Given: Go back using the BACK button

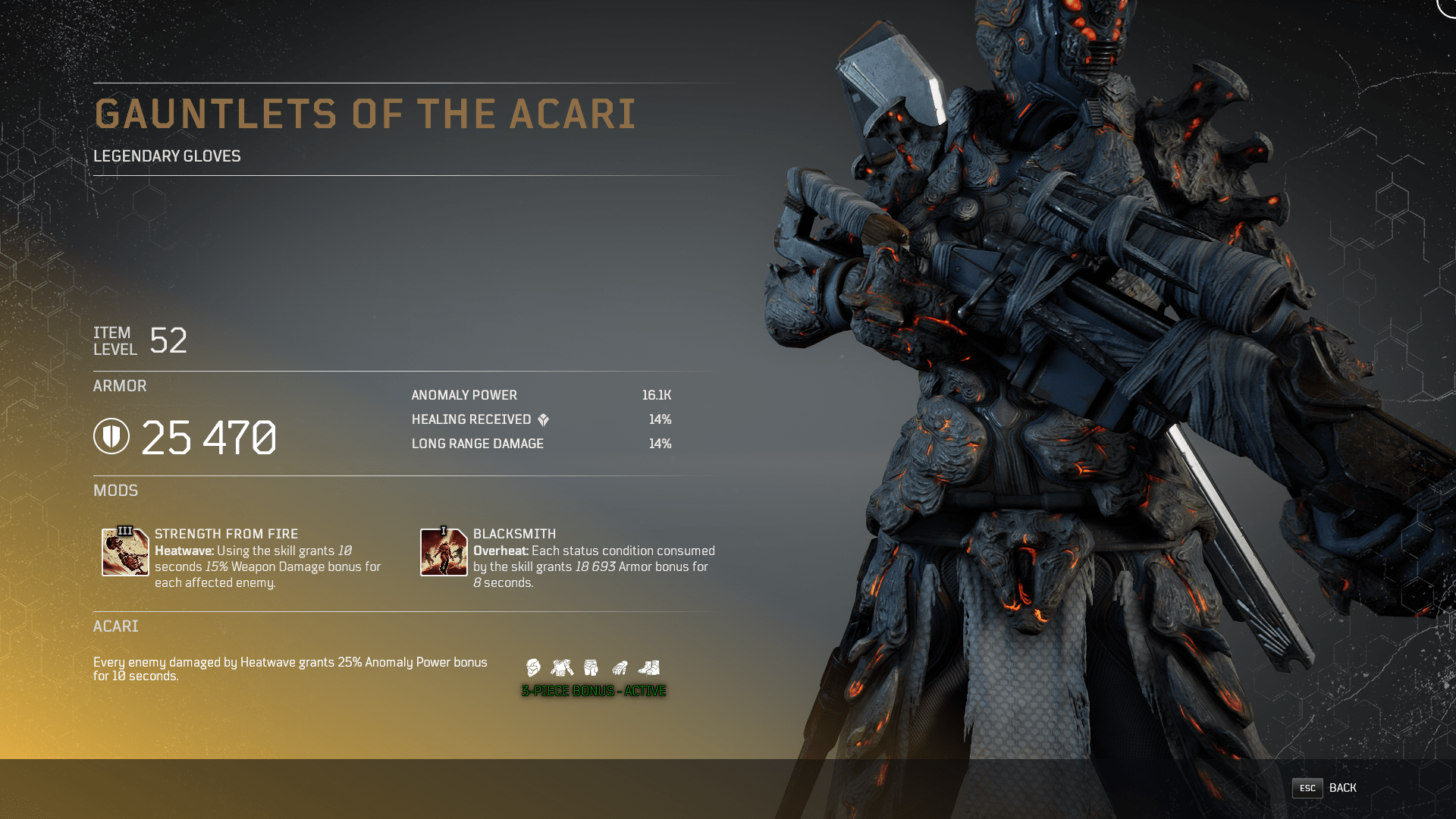Looking at the screenshot, I should tap(1324, 788).
